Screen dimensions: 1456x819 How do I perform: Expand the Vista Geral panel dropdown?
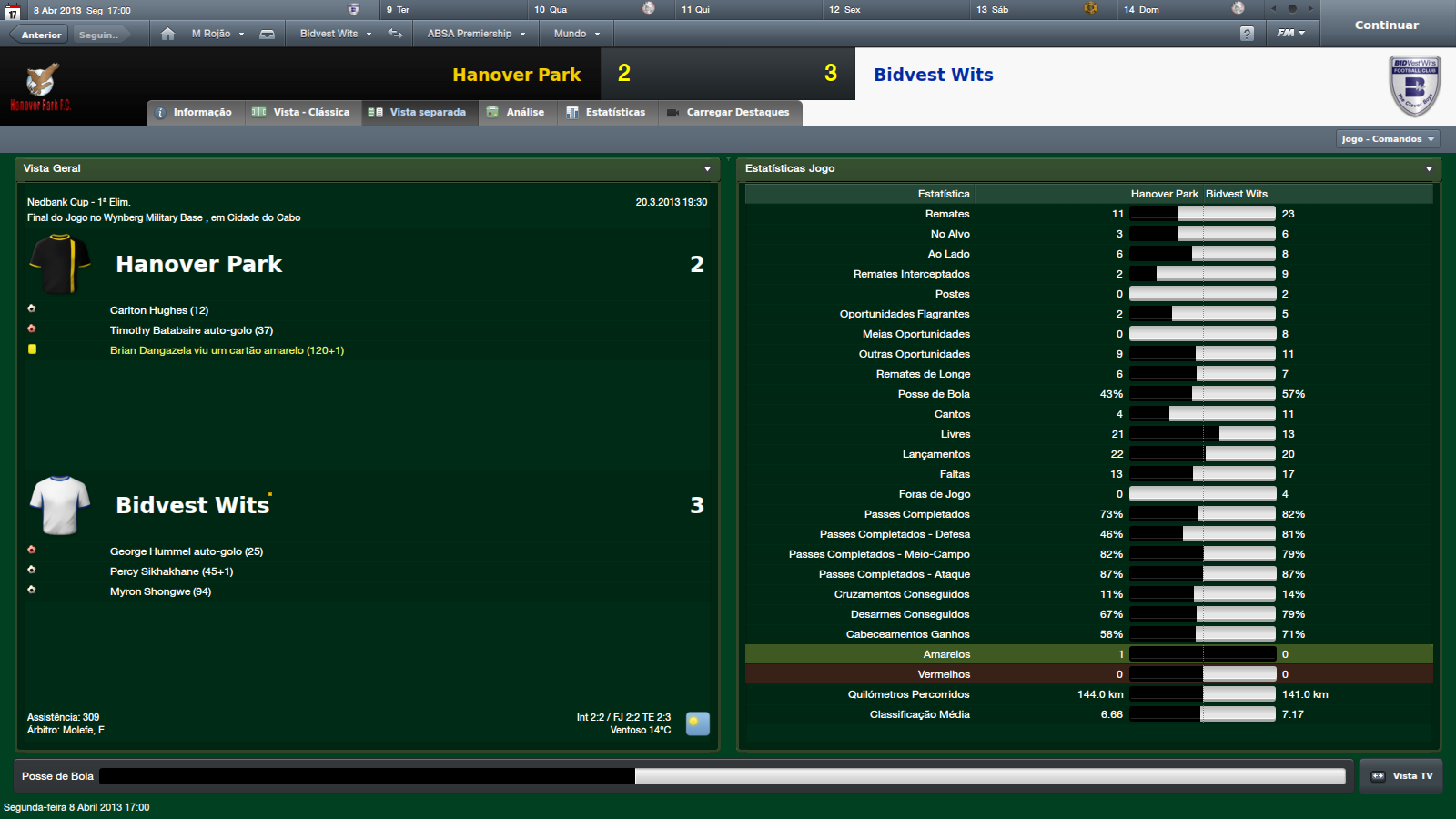coord(707,169)
